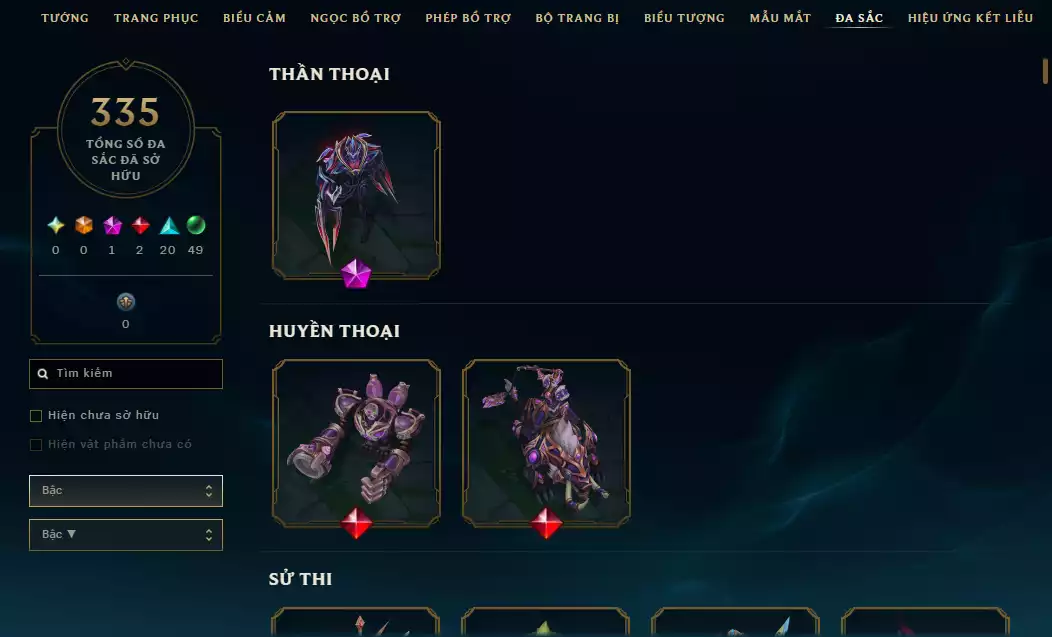Viewport: 1052px width, 637px height.
Task: Choose the purple golem chroma under Huyền Thoại
Action: click(356, 442)
